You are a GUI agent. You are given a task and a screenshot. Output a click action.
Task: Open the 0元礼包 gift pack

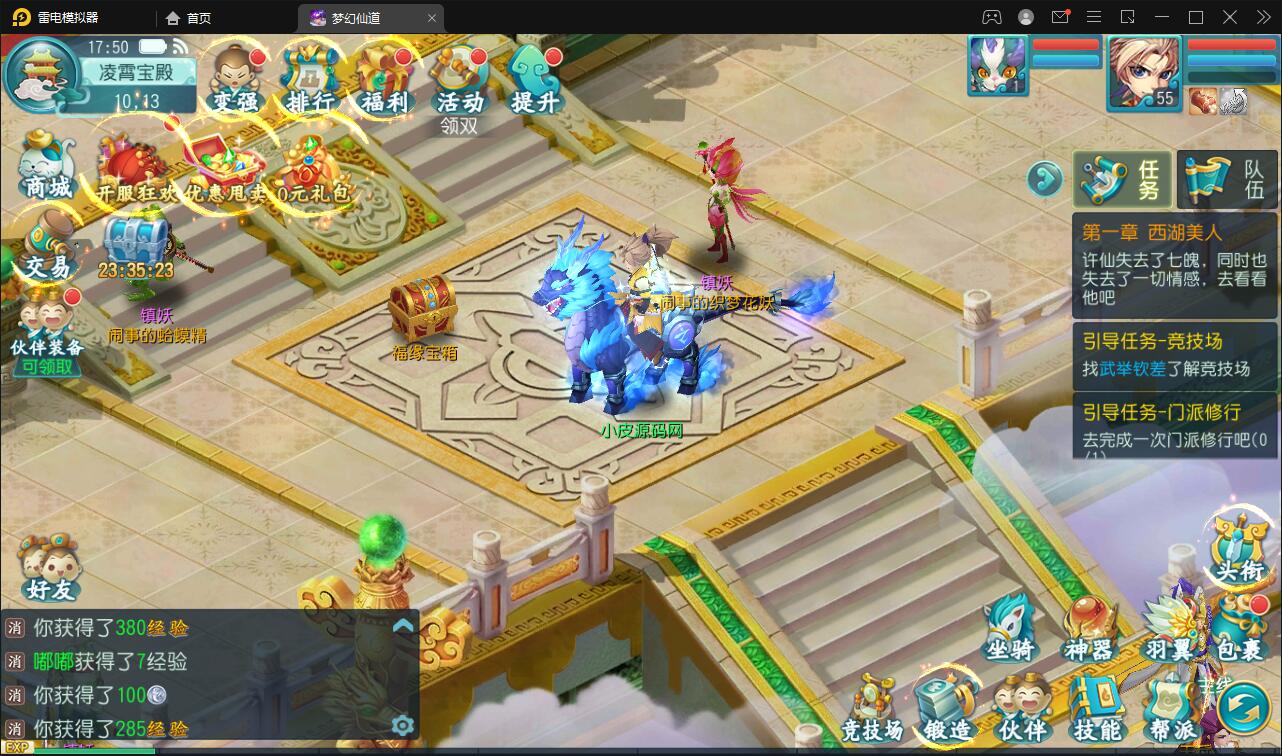[x=314, y=170]
